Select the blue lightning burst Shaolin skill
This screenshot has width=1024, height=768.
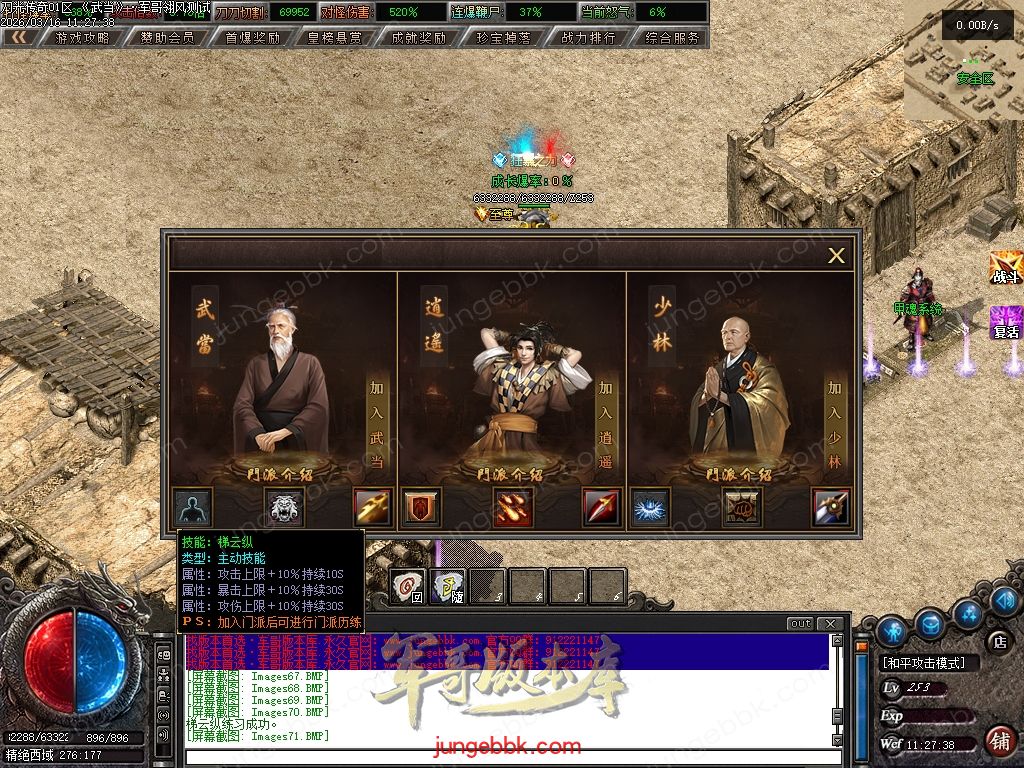point(651,508)
